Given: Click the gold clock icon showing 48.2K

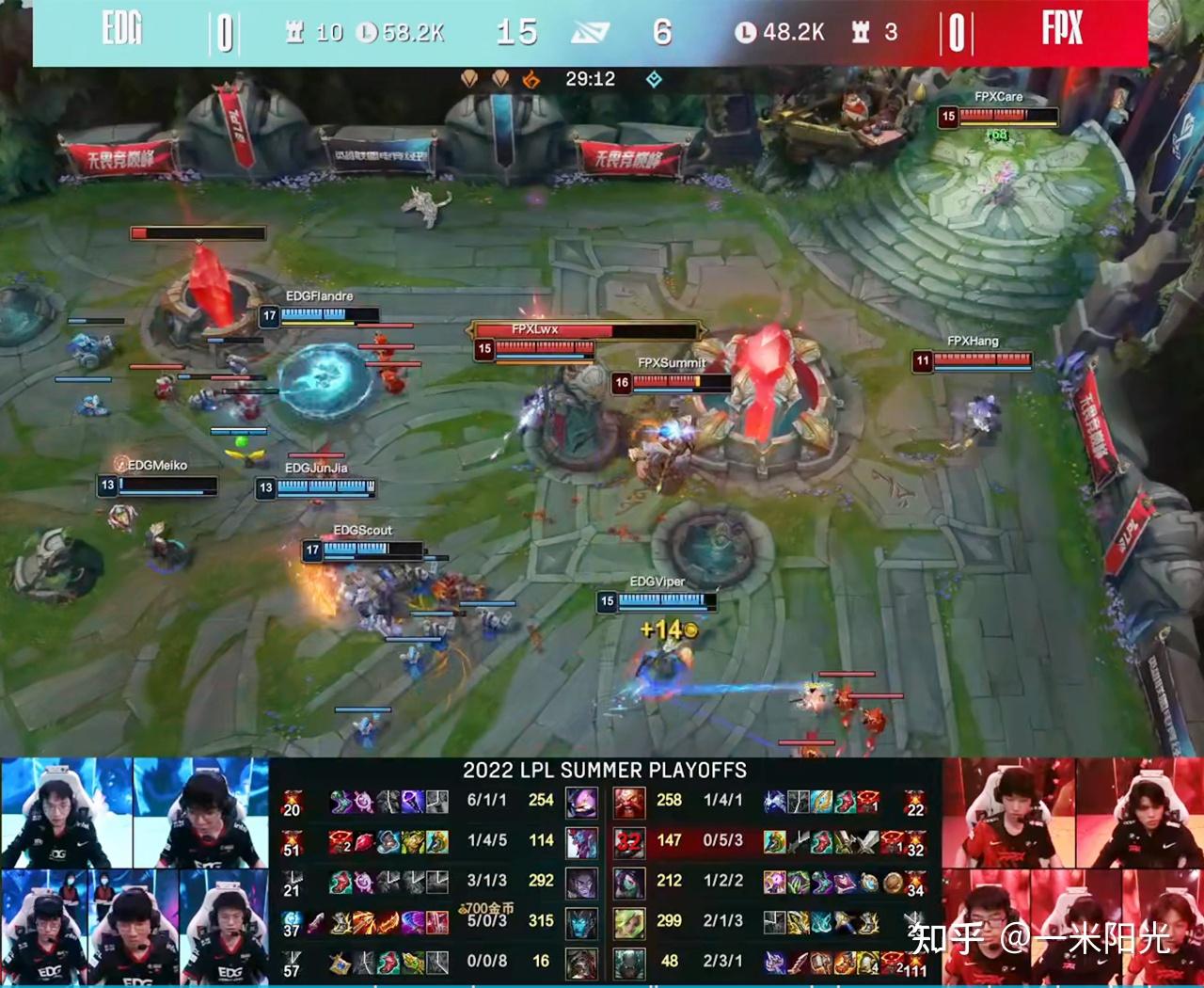Looking at the screenshot, I should 745,31.
